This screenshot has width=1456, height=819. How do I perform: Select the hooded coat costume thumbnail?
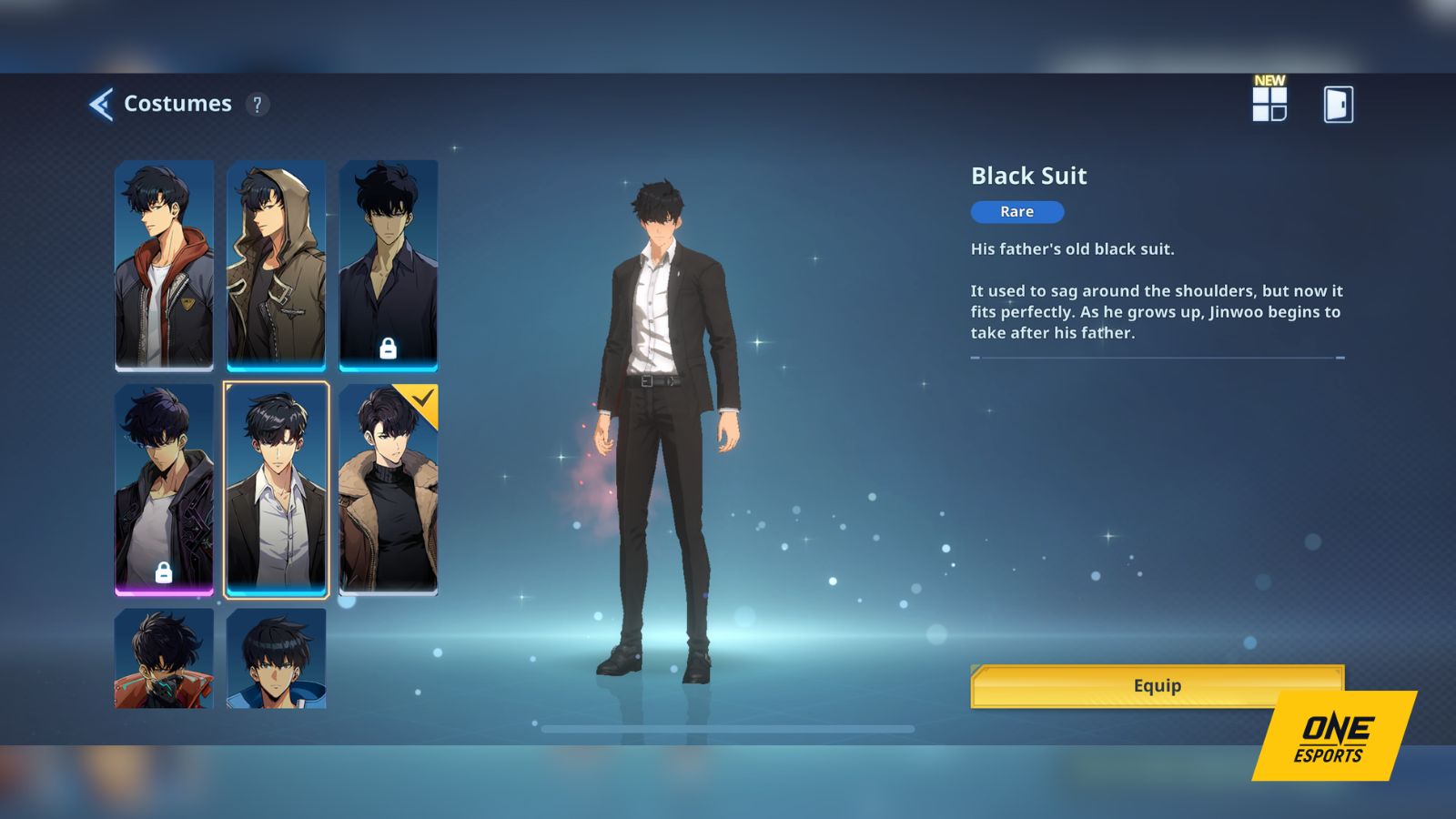coord(277,264)
